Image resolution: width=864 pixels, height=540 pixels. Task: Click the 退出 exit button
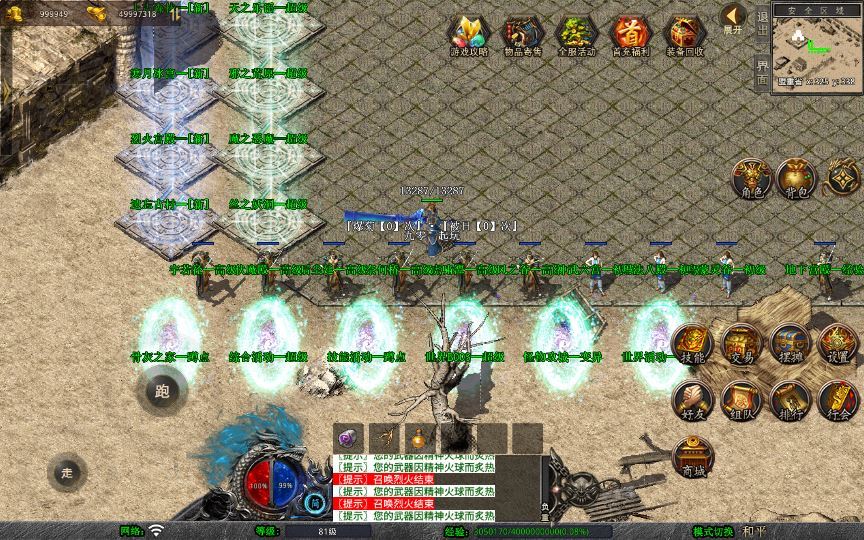click(x=763, y=28)
